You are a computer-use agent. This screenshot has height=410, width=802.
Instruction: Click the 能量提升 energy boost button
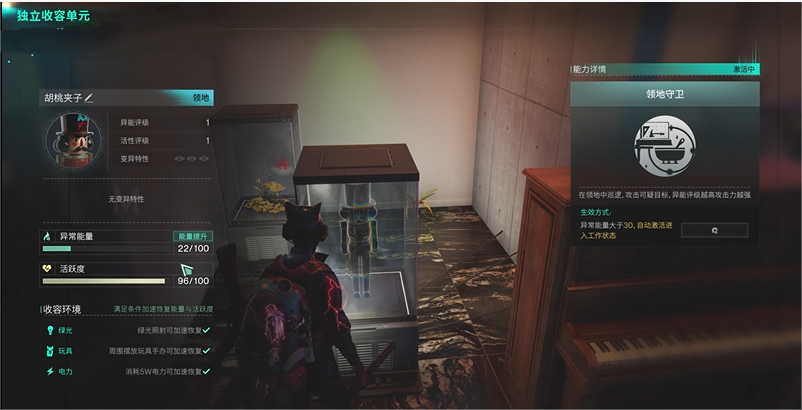click(192, 236)
